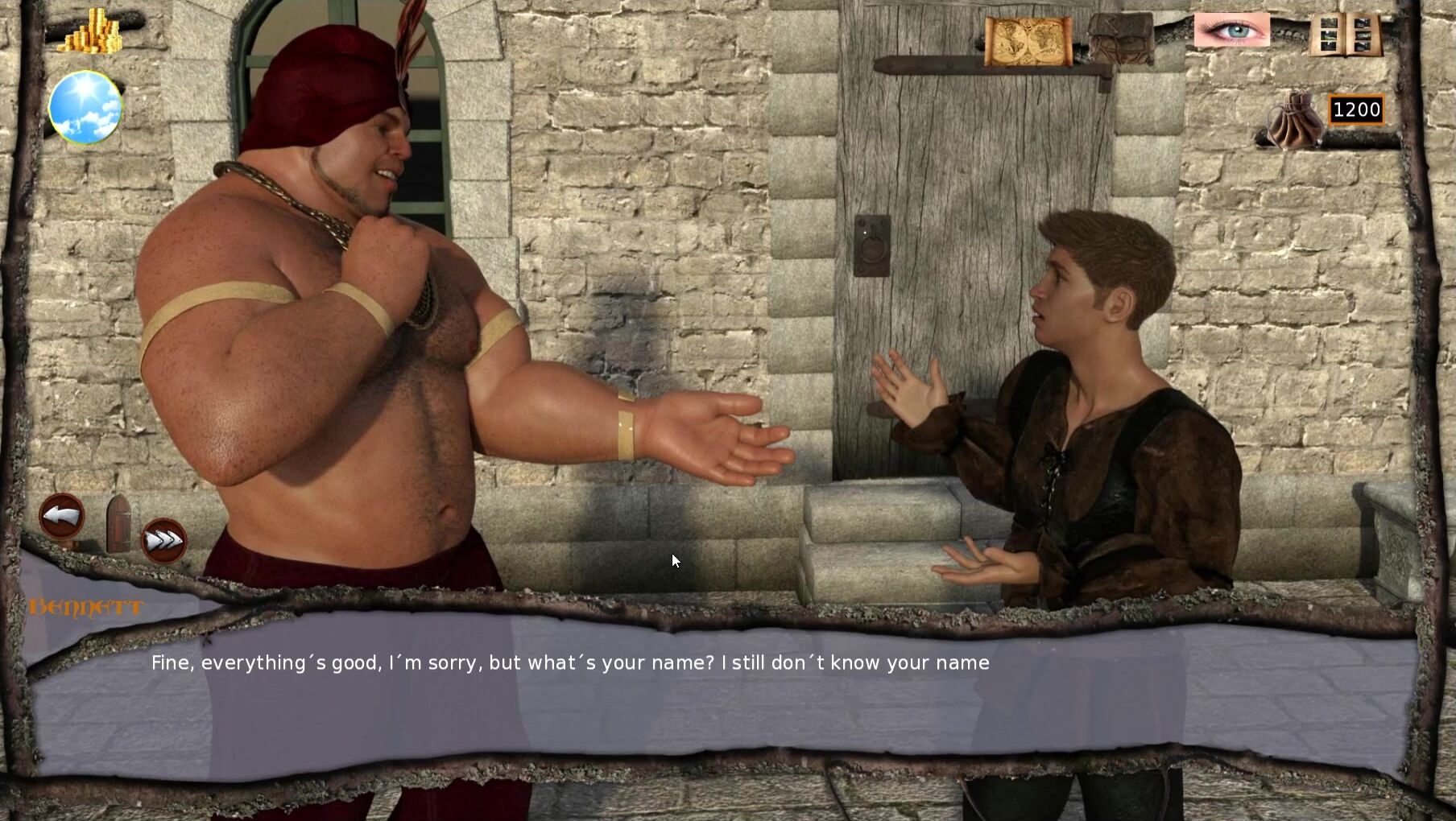Select the sunny sky weather orb

(85, 107)
